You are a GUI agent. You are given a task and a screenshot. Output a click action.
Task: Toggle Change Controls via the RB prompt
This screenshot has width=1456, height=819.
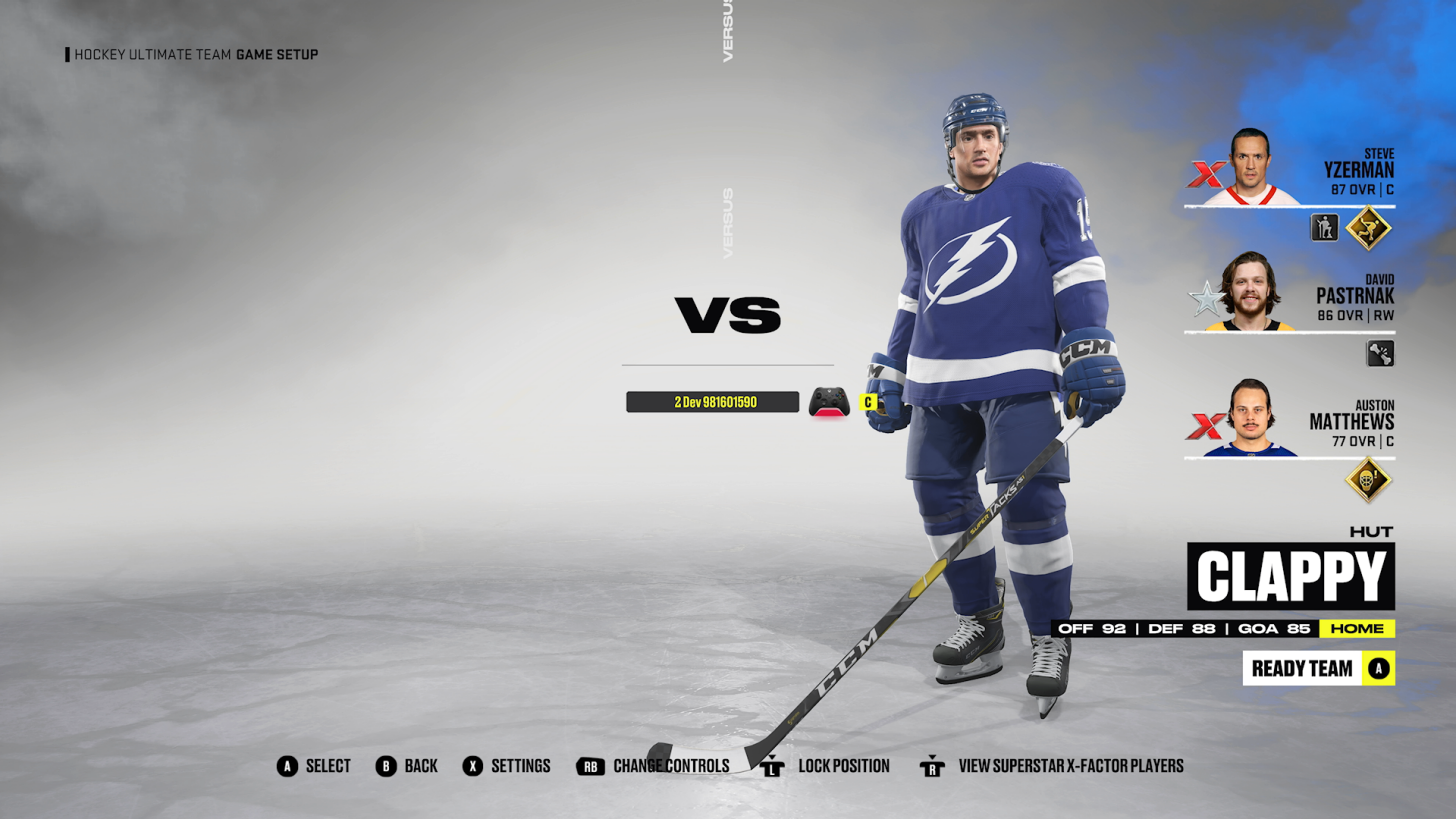coord(590,766)
